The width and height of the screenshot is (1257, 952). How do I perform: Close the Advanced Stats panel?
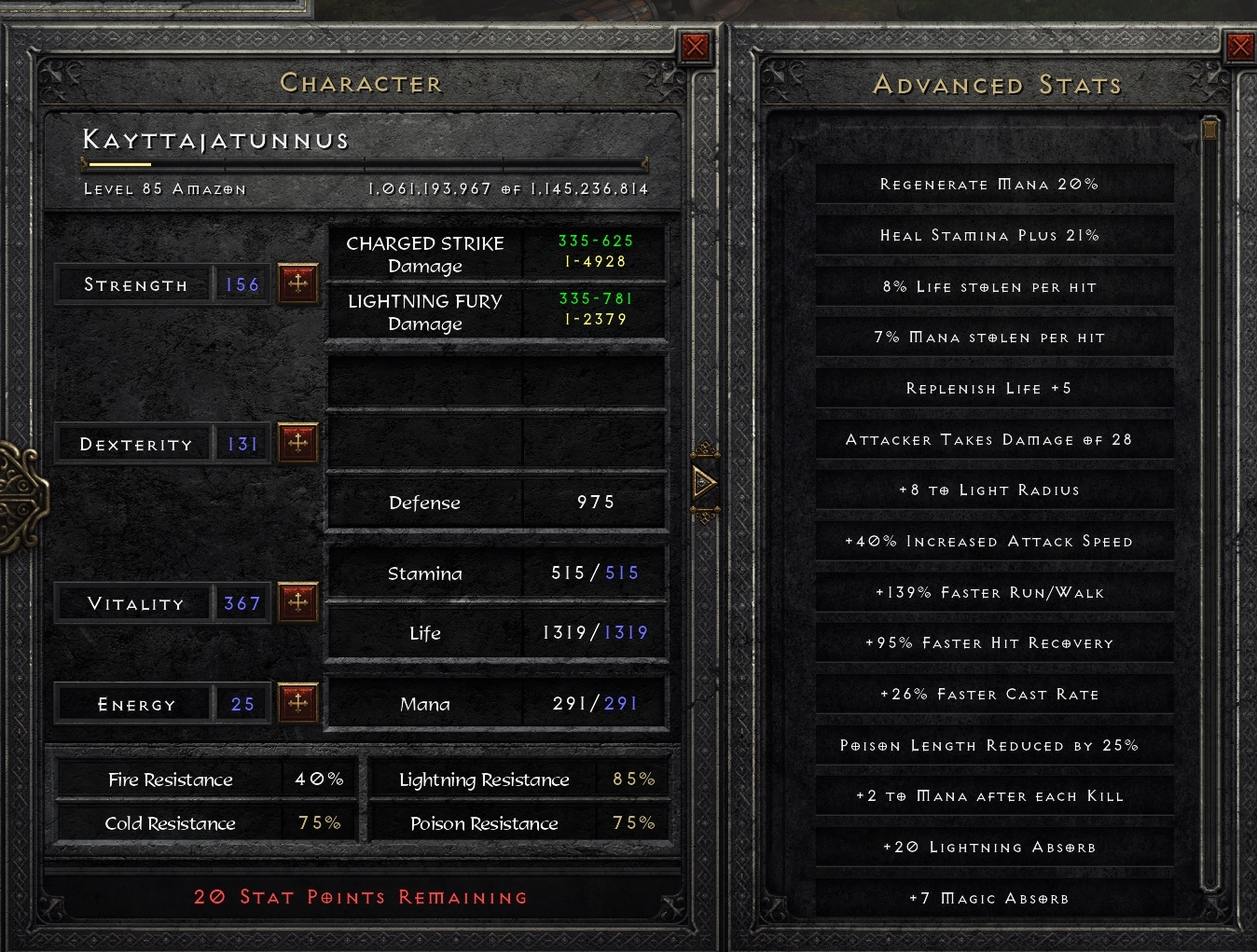click(x=1241, y=45)
